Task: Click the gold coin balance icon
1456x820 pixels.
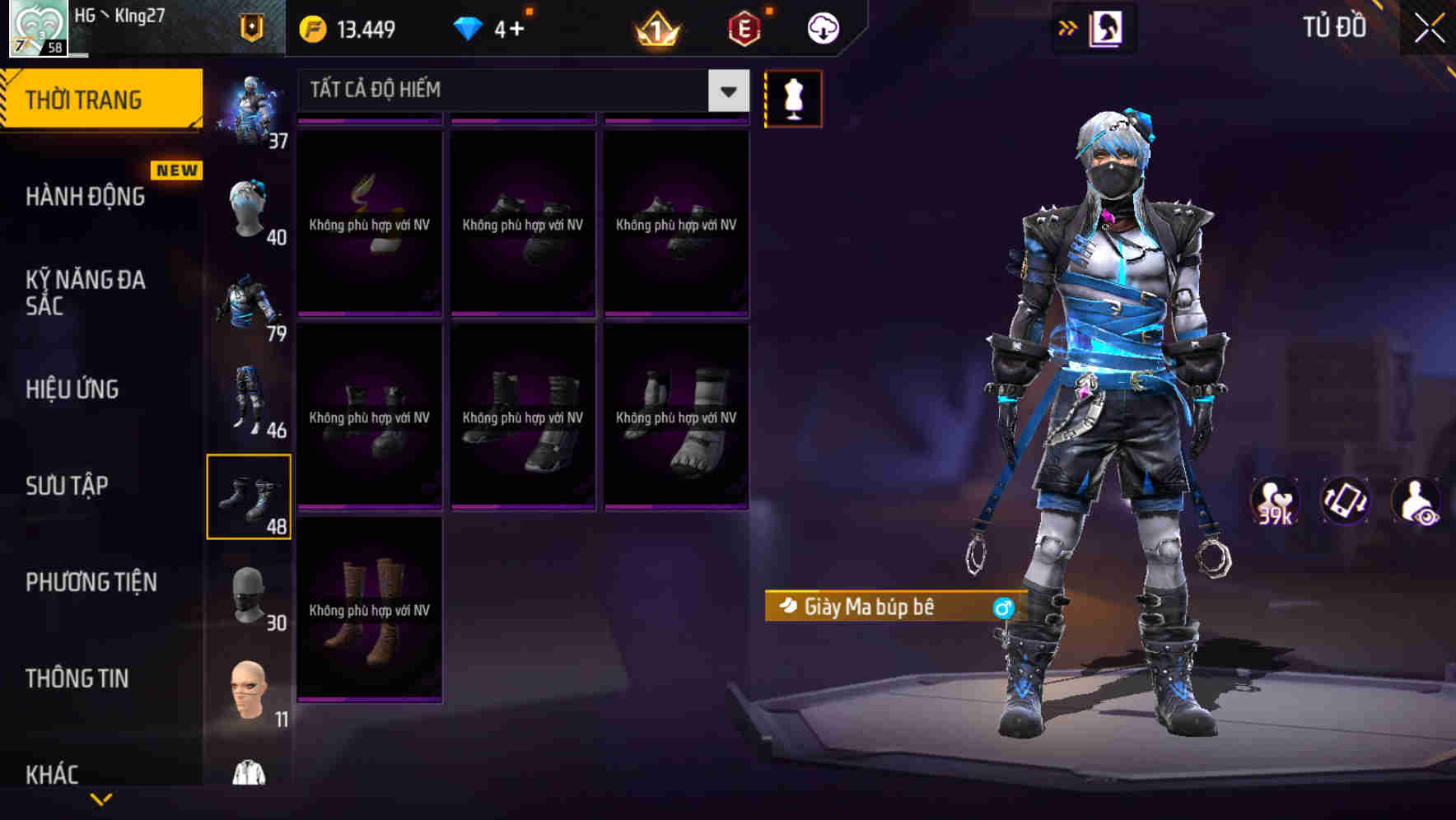Action: 311,27
